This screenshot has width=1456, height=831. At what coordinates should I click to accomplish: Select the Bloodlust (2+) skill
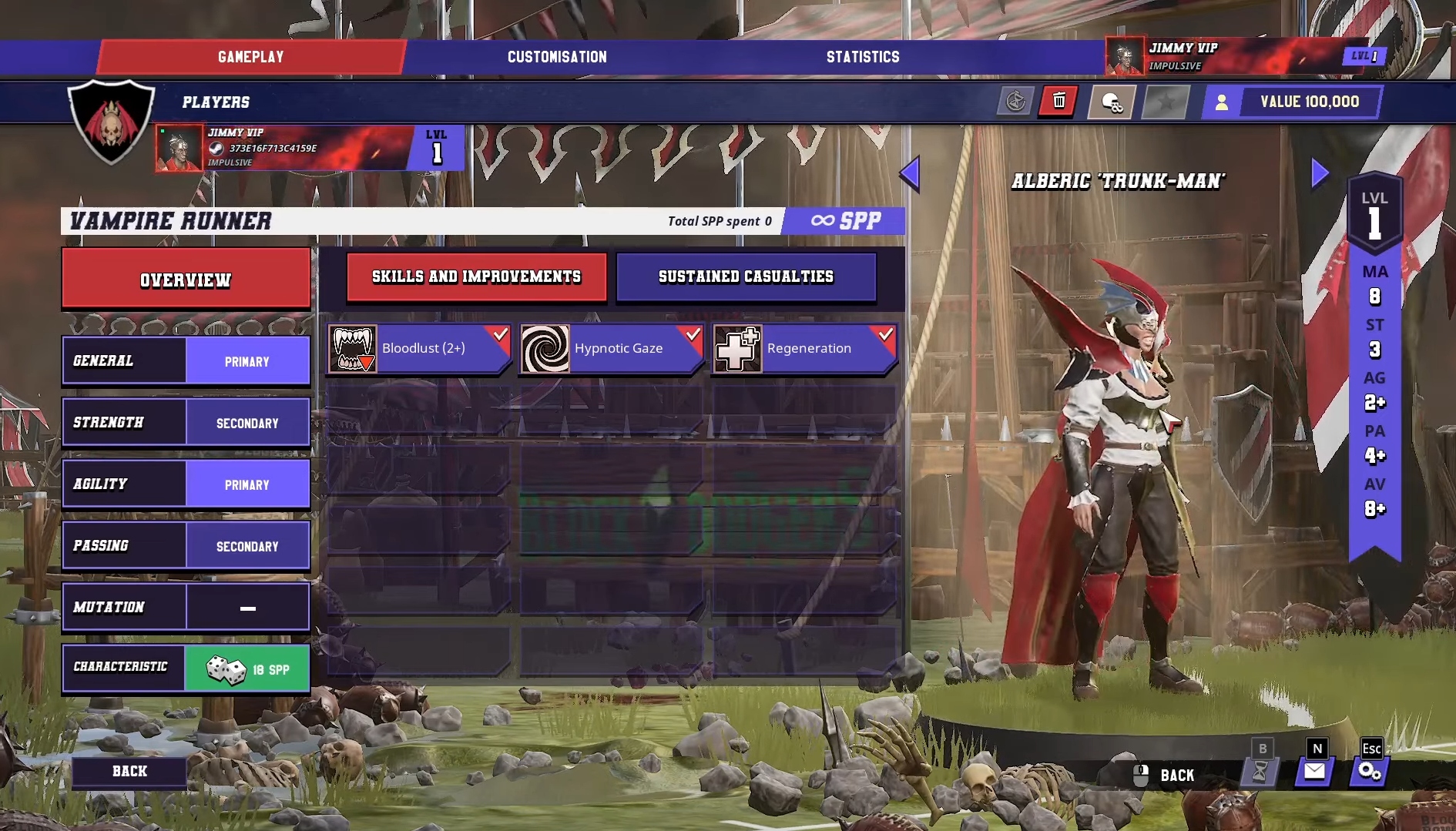pyautogui.click(x=418, y=349)
